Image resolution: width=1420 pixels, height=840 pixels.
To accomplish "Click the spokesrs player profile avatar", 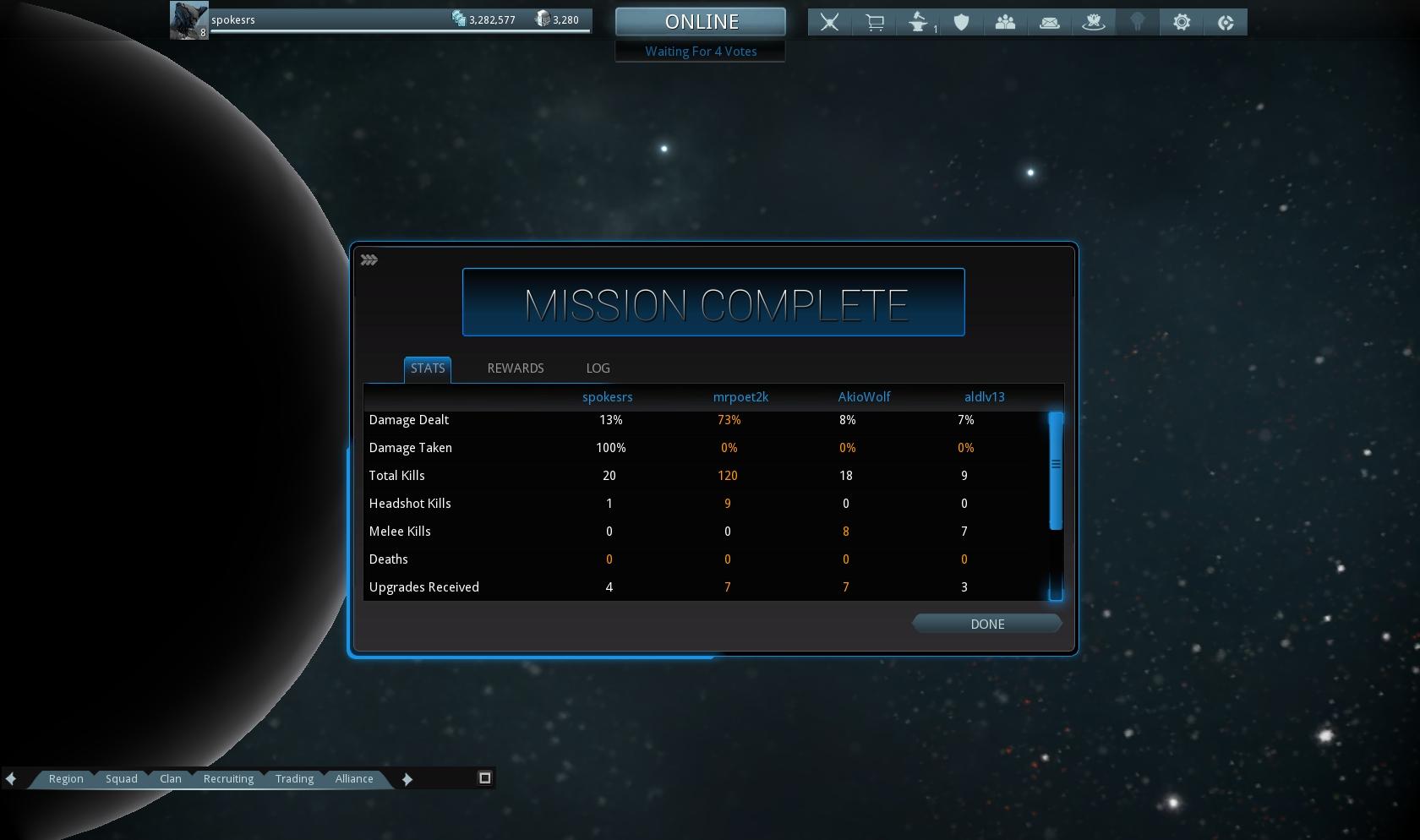I will click(x=188, y=20).
